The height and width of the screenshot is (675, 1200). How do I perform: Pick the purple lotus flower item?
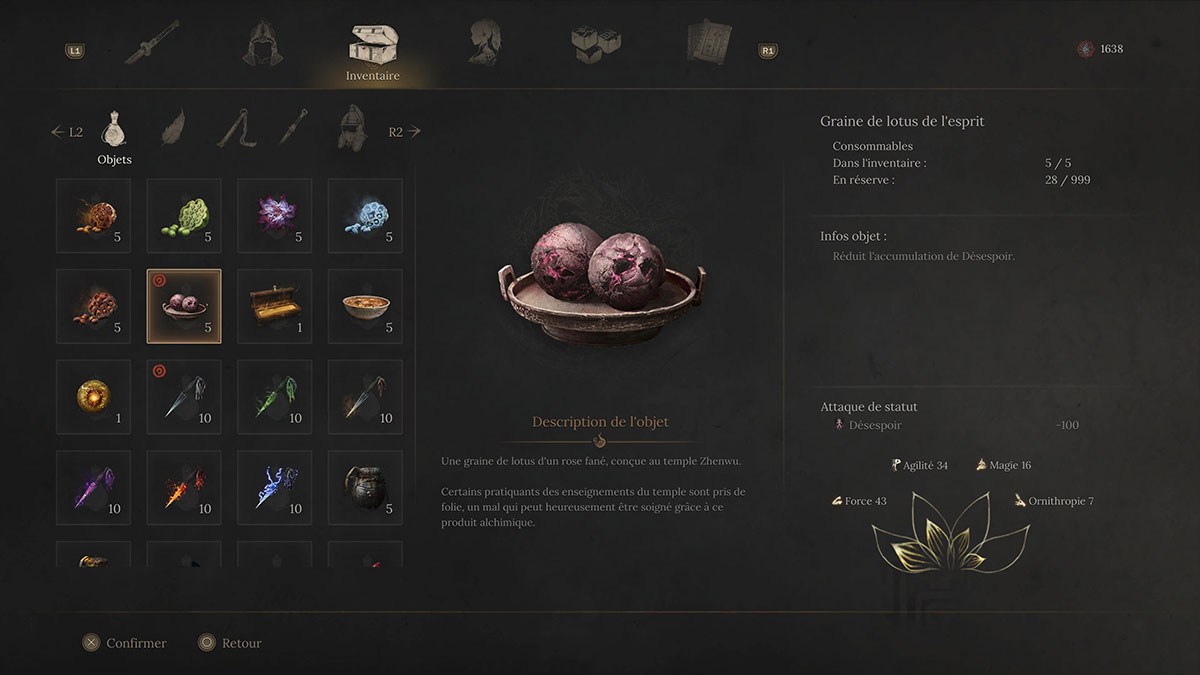(x=275, y=215)
